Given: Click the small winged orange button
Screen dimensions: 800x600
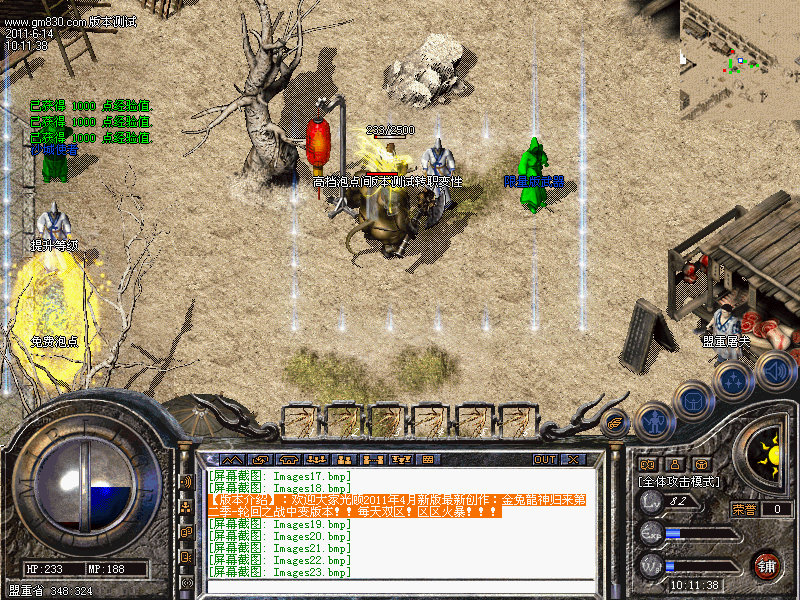Looking at the screenshot, I should coord(616,423).
